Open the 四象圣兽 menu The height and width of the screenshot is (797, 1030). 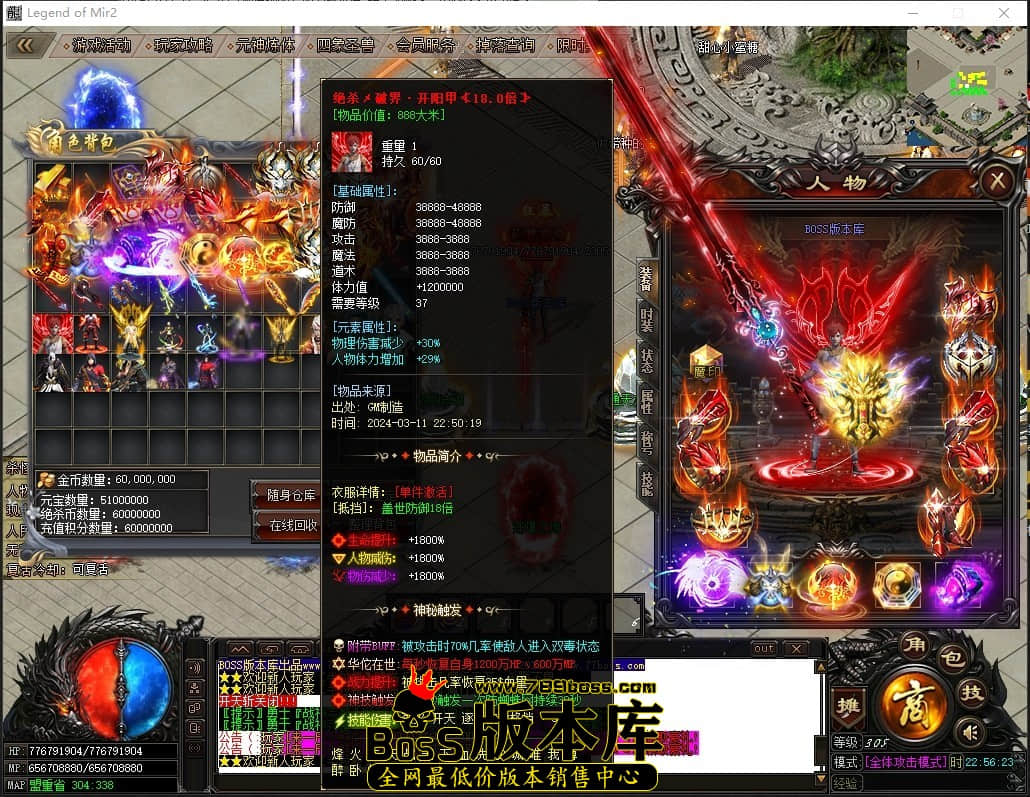pyautogui.click(x=345, y=46)
